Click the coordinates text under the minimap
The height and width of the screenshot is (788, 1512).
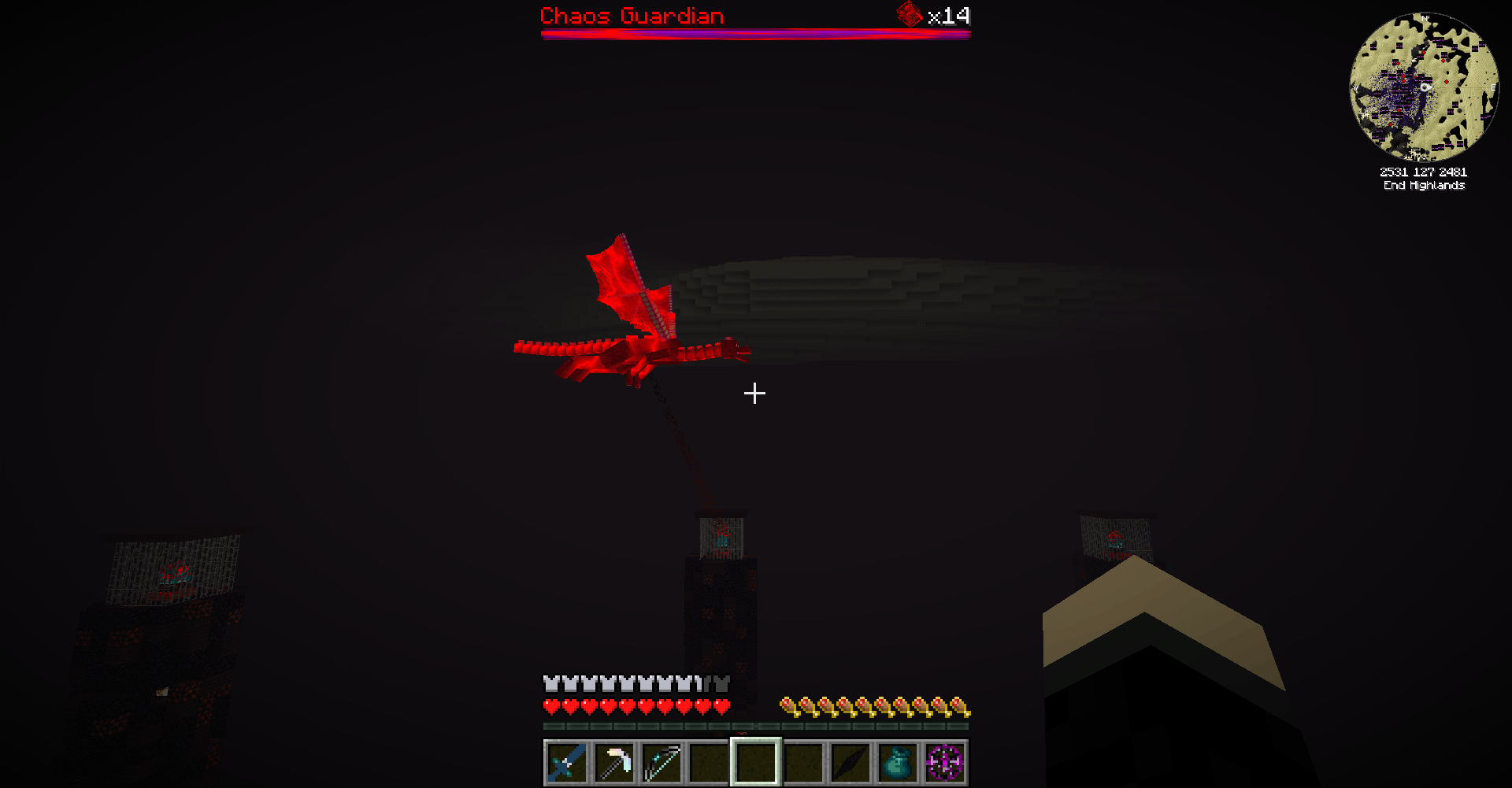[1424, 170]
